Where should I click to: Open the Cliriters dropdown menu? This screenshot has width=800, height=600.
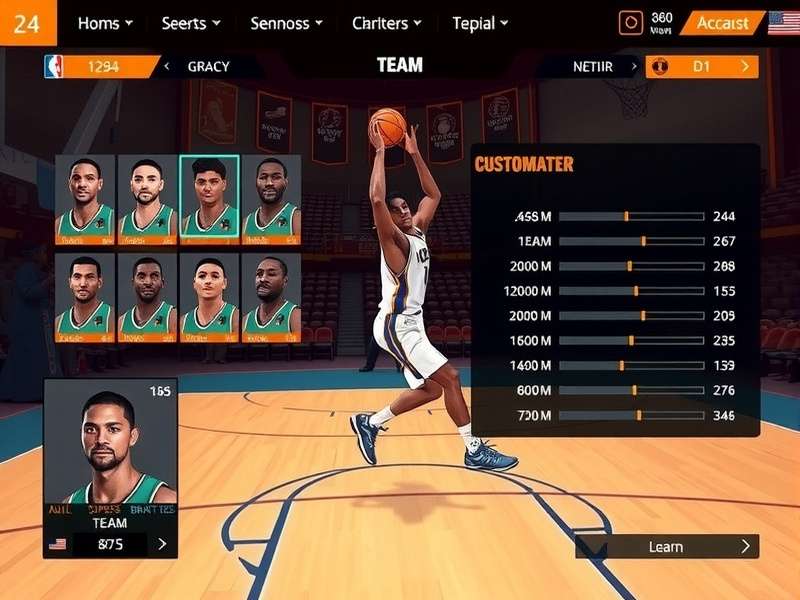tap(386, 23)
